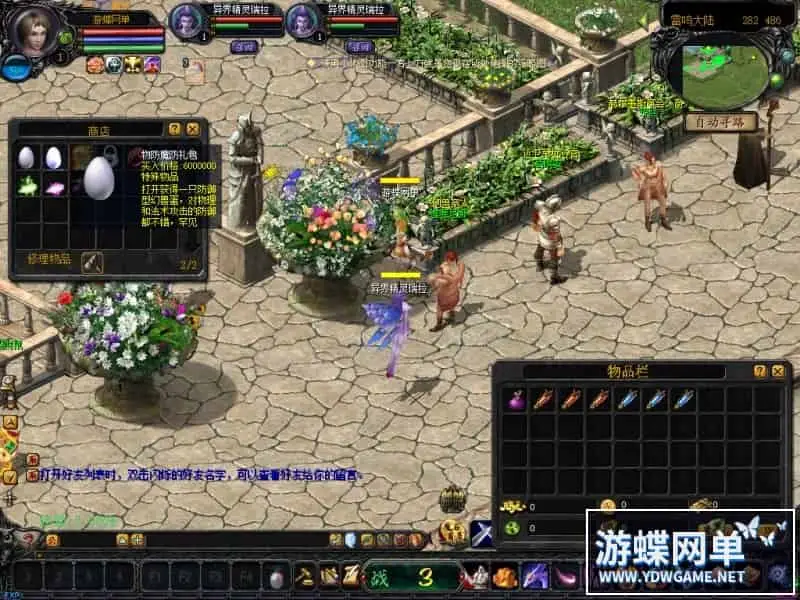The width and height of the screenshot is (800, 600).
Task: Select the egg item in hotbar
Action: pyautogui.click(x=276, y=577)
